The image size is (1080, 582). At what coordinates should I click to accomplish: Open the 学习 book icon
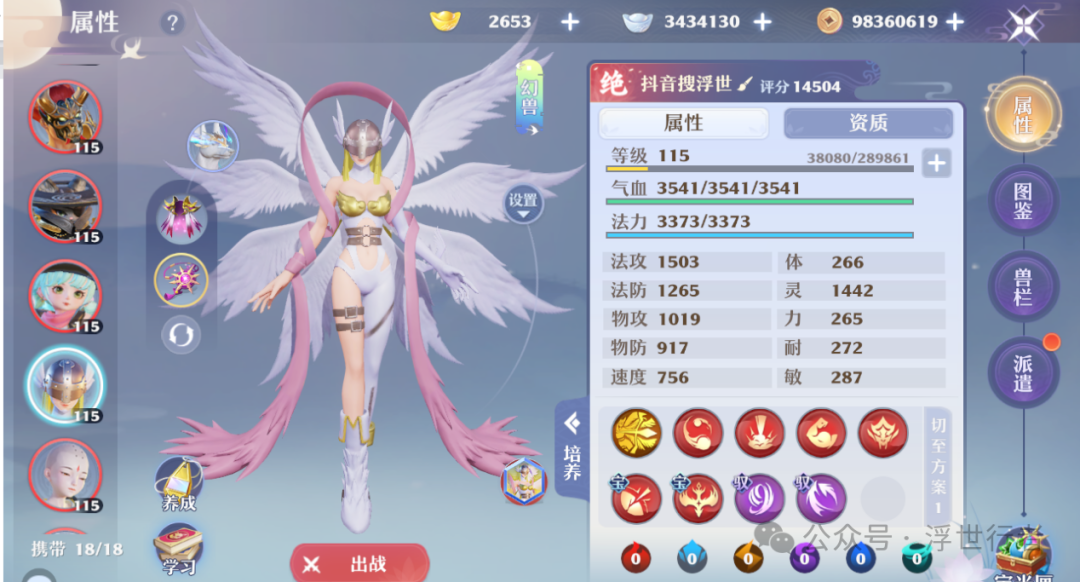pos(178,549)
